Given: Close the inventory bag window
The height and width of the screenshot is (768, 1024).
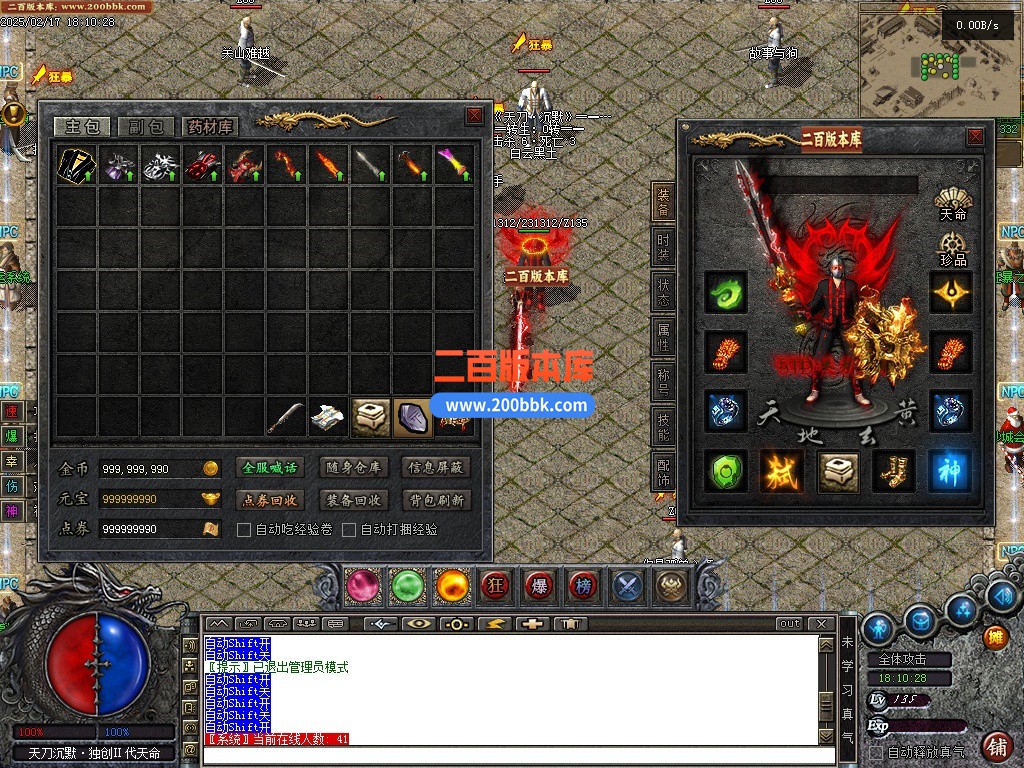Looking at the screenshot, I should tap(475, 116).
